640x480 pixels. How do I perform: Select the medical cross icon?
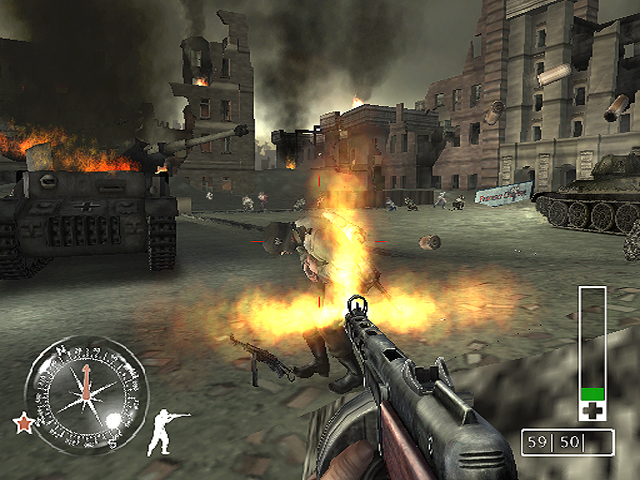[x=592, y=410]
